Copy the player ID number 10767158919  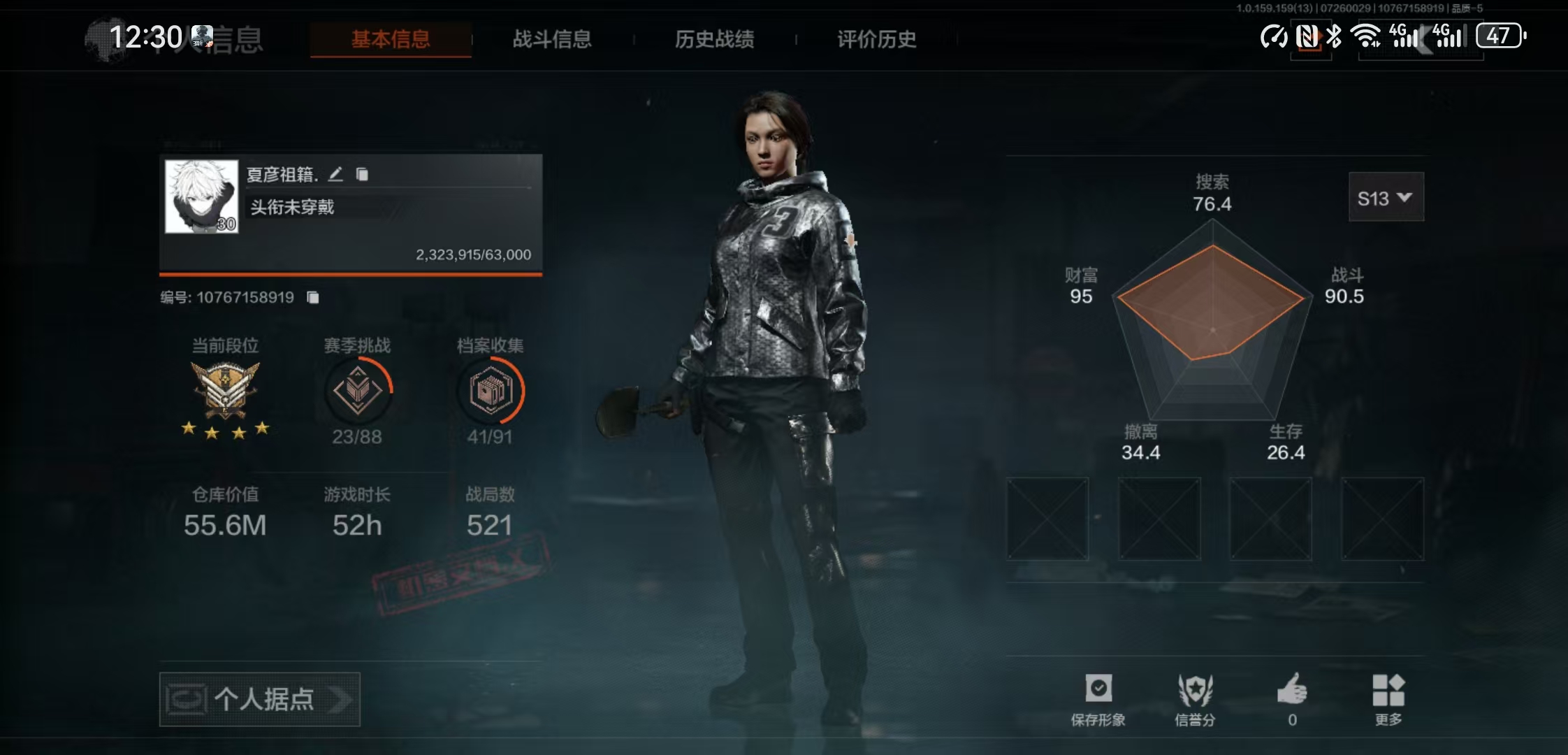[313, 298]
